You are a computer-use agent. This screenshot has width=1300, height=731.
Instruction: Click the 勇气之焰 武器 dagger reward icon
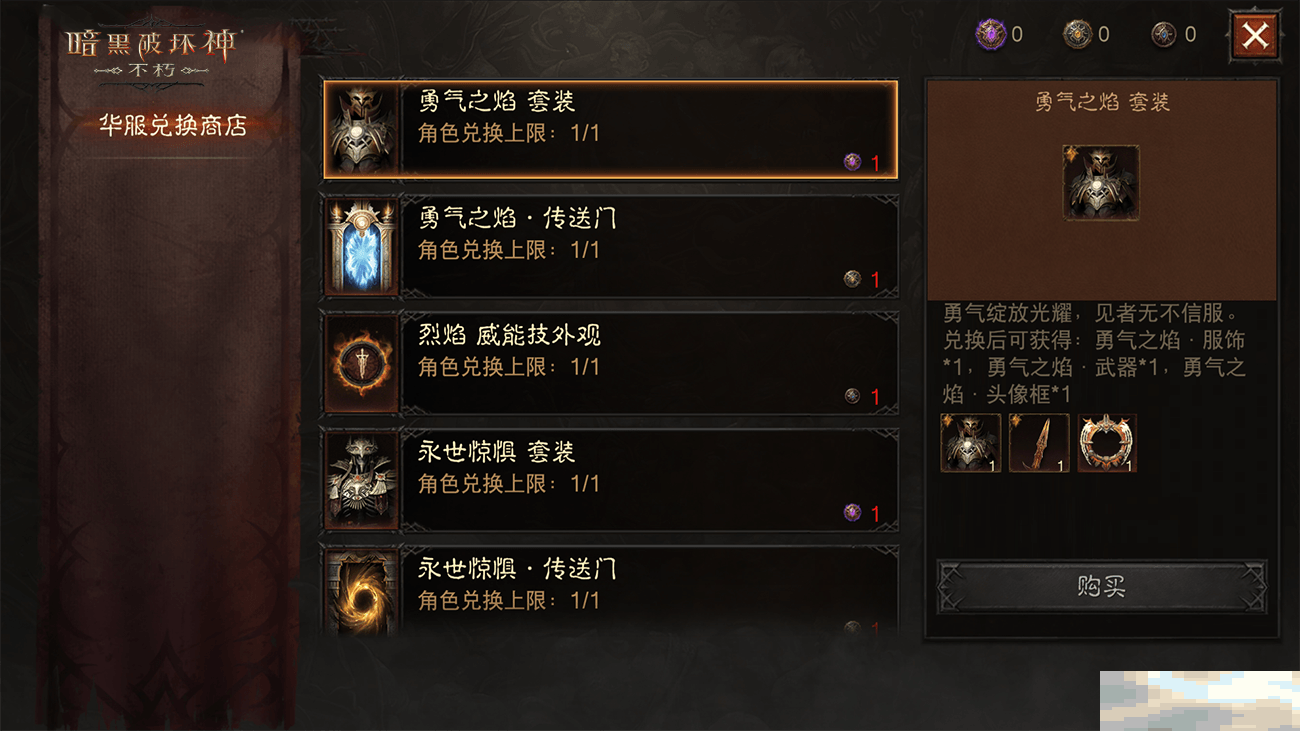[1038, 443]
